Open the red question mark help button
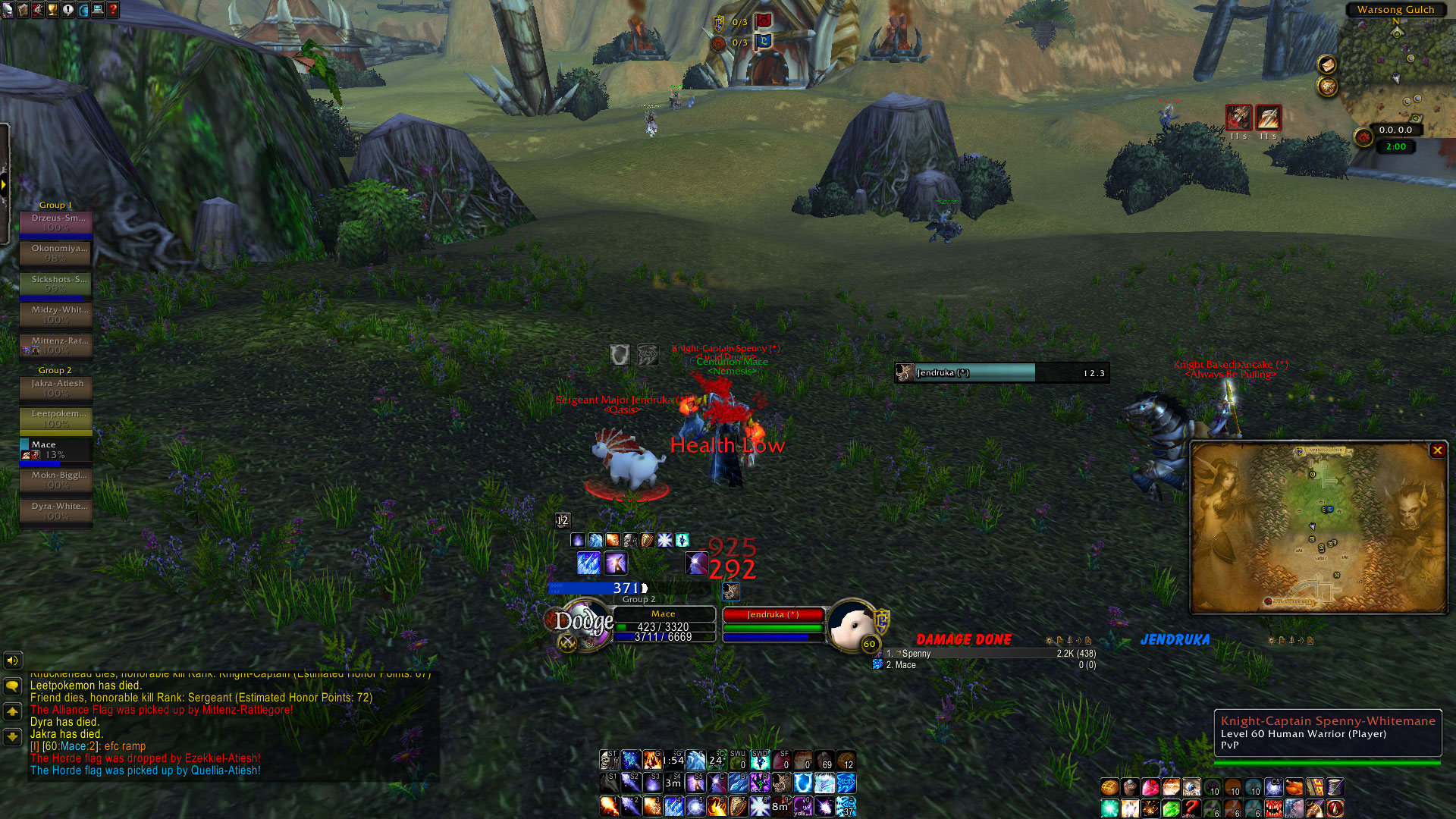 click(x=113, y=9)
